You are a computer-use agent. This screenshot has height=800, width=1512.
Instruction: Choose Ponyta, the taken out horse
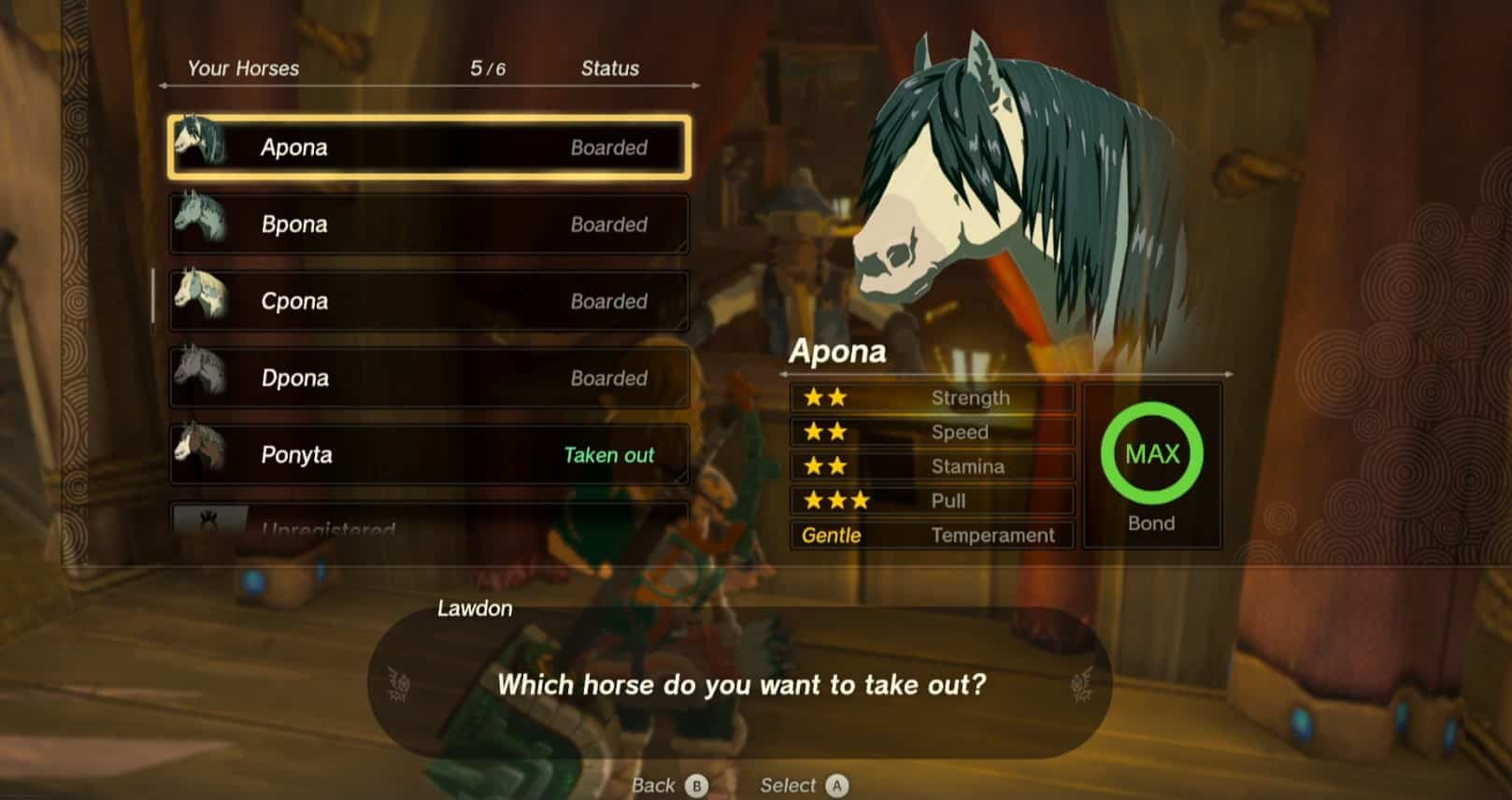pyautogui.click(x=429, y=454)
